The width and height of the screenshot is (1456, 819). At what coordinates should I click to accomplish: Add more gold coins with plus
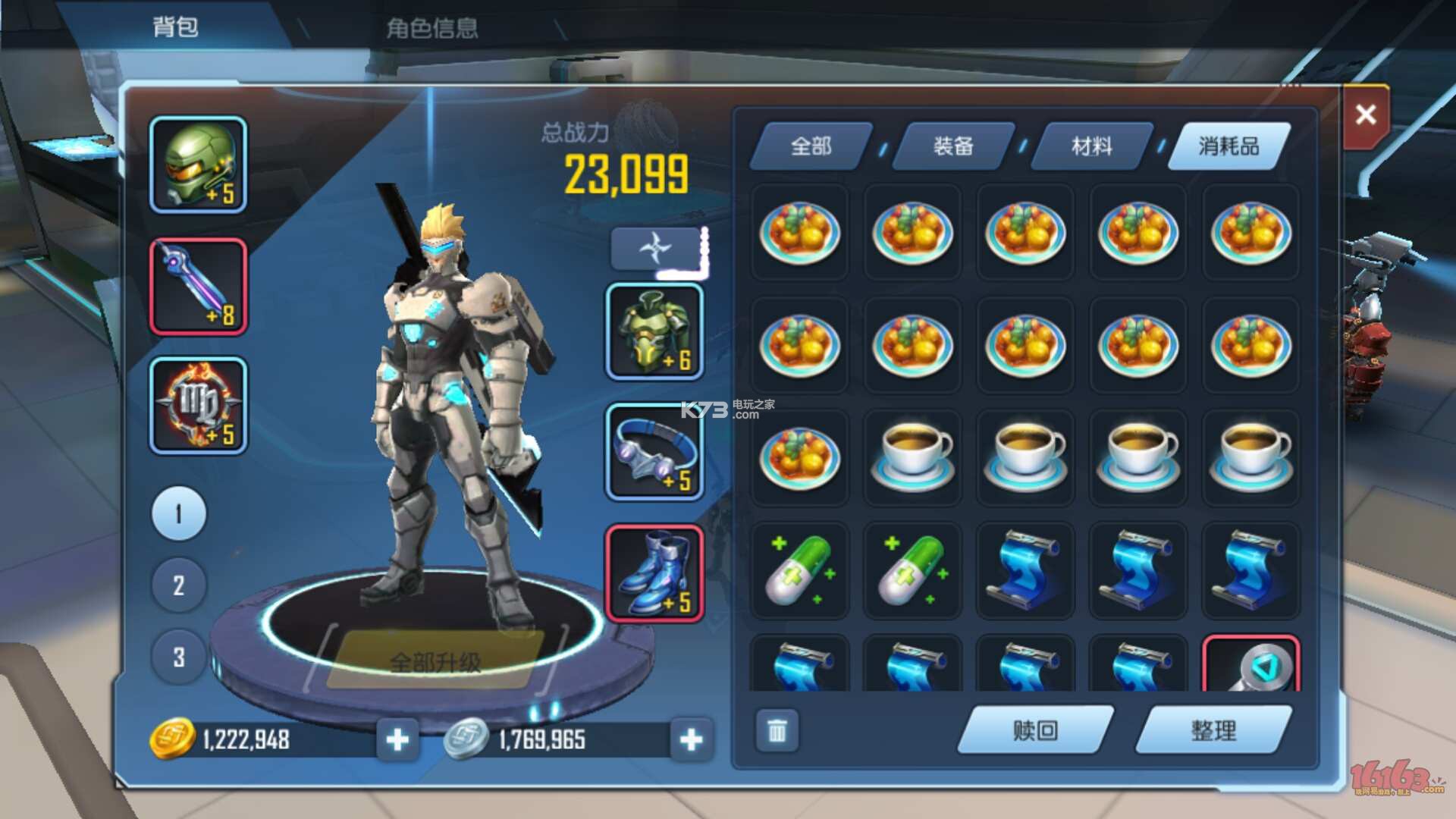pos(397,739)
